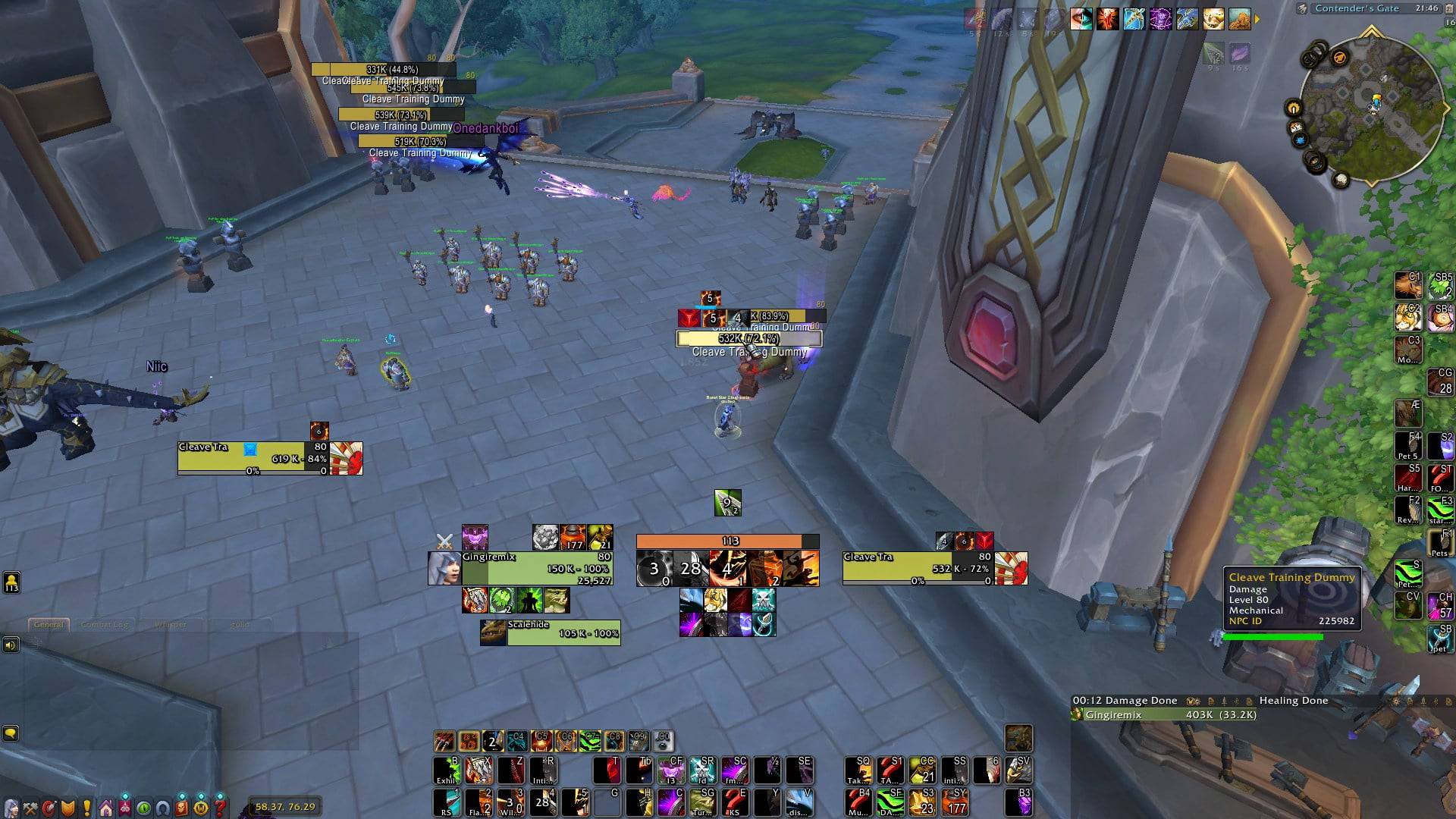Open the Combat Log chat tab
The width and height of the screenshot is (1456, 819).
[x=105, y=625]
